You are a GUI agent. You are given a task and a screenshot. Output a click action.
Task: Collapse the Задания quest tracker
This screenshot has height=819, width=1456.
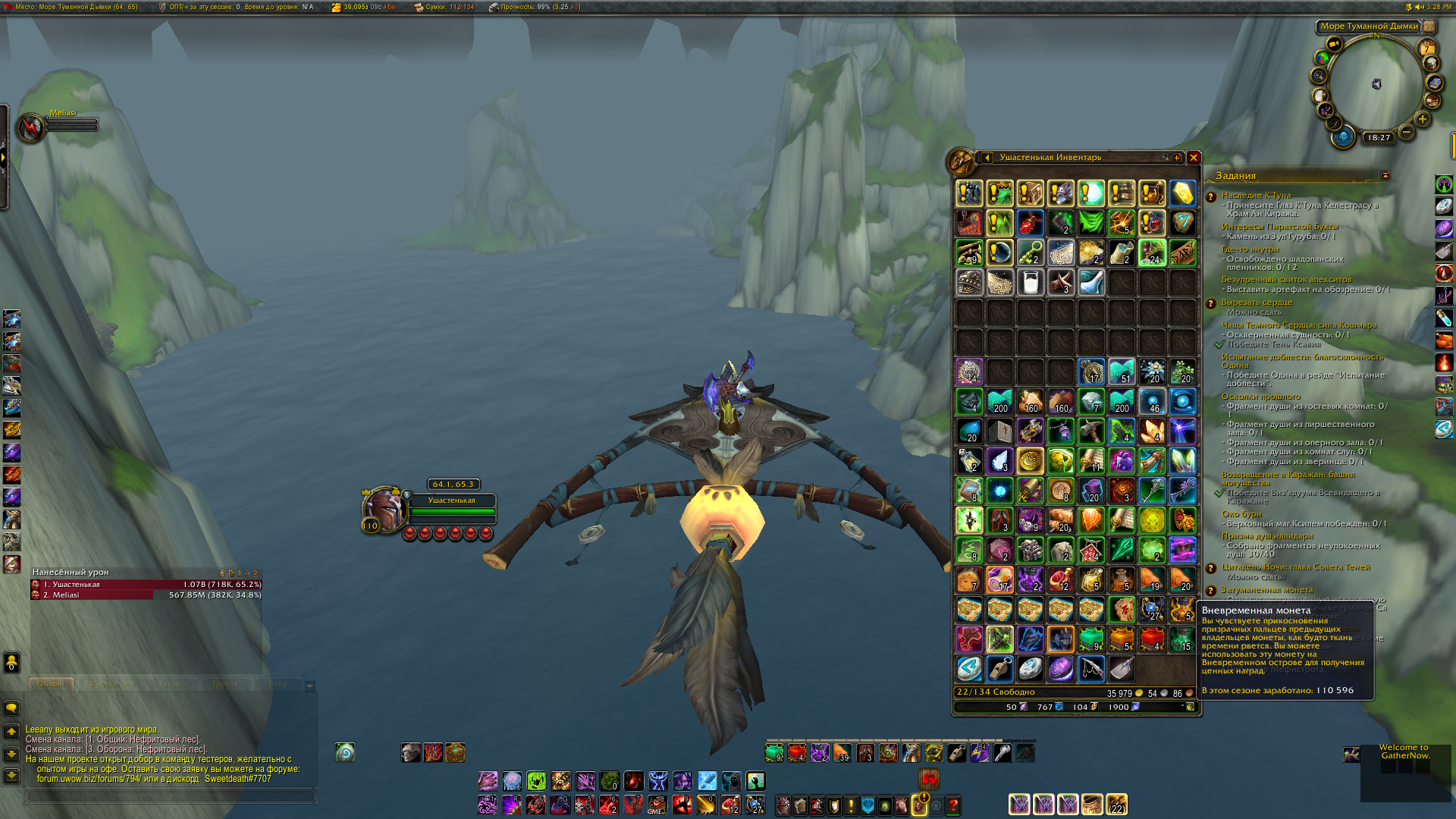[1385, 175]
